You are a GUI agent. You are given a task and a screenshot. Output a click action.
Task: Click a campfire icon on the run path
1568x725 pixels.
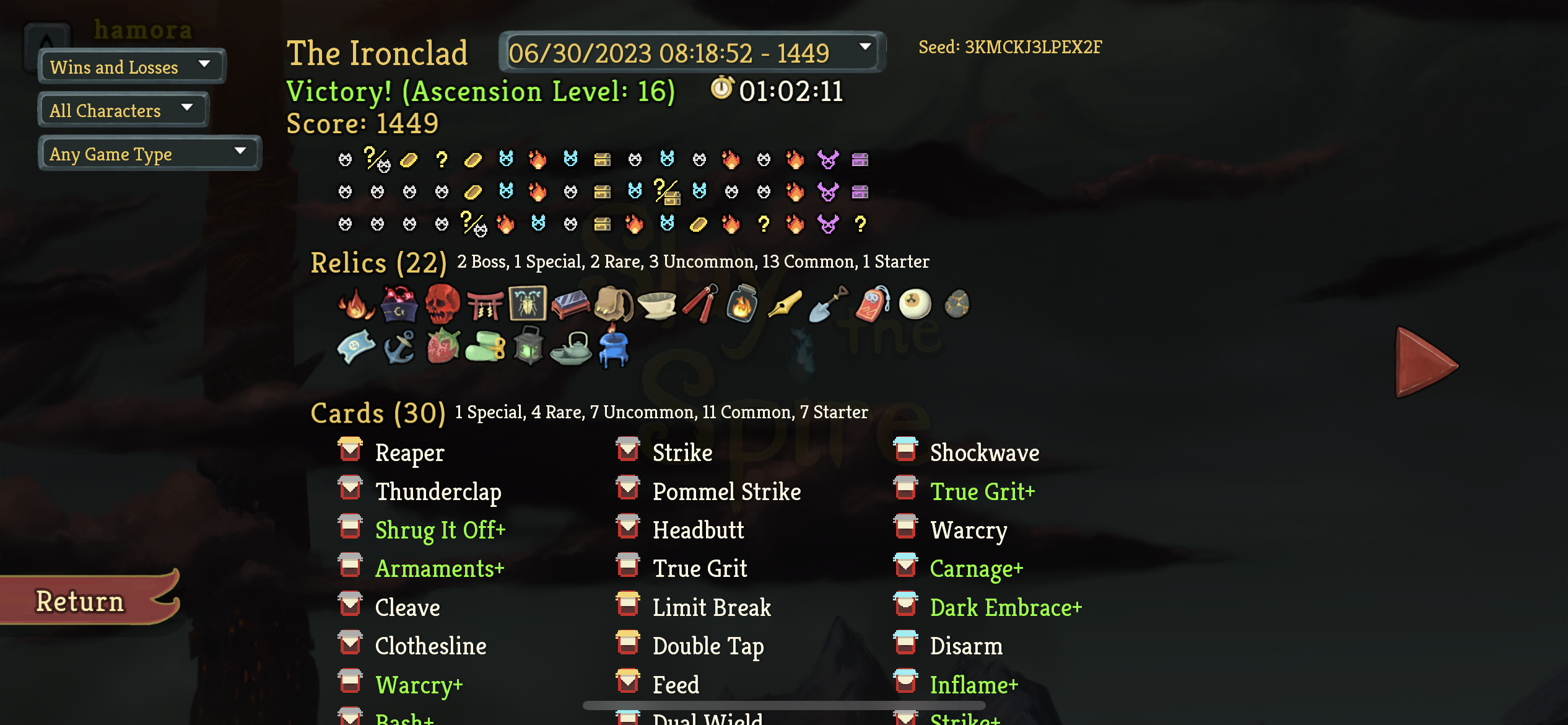[538, 160]
